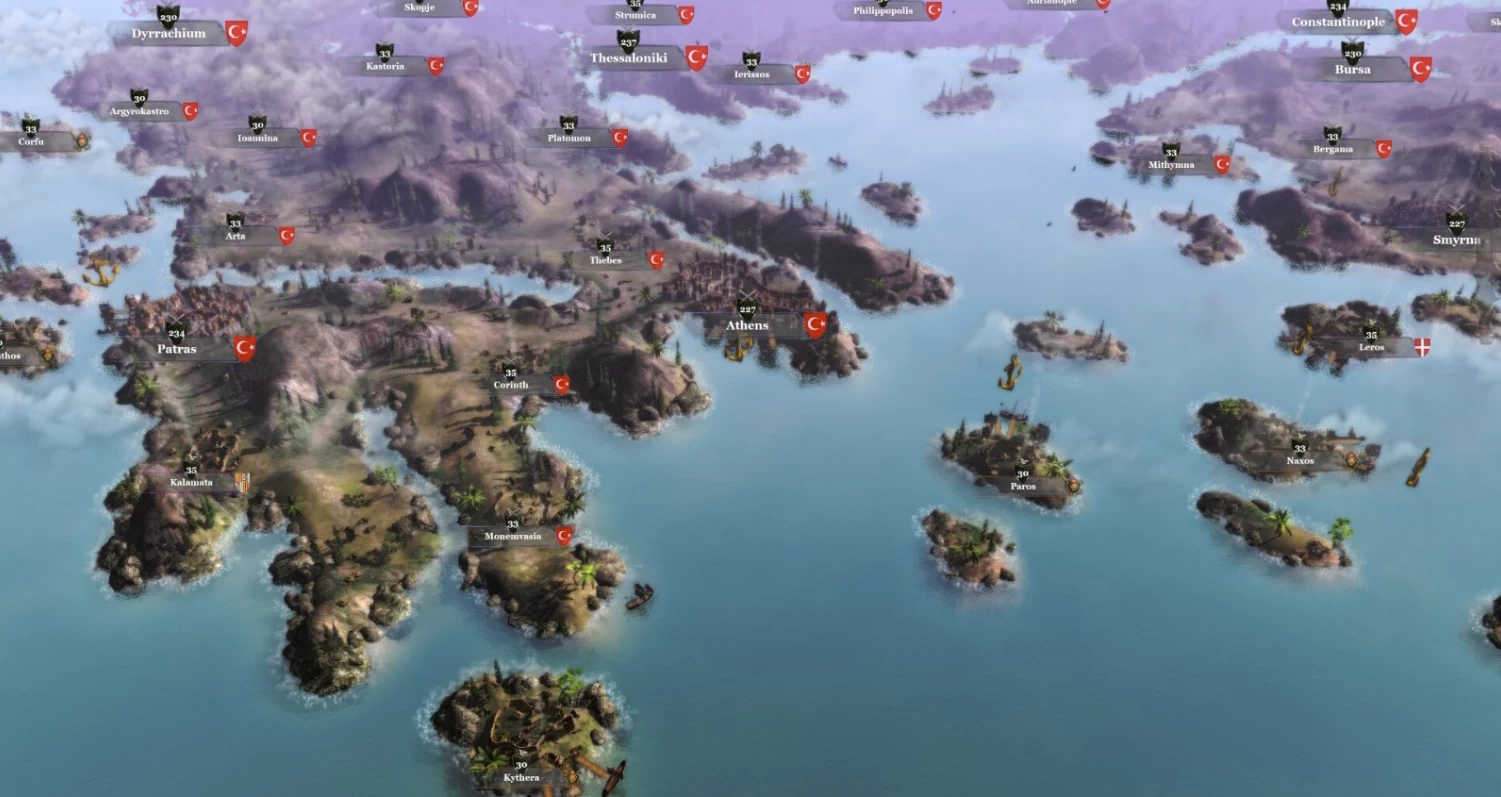Click the Paros island label

(1023, 486)
